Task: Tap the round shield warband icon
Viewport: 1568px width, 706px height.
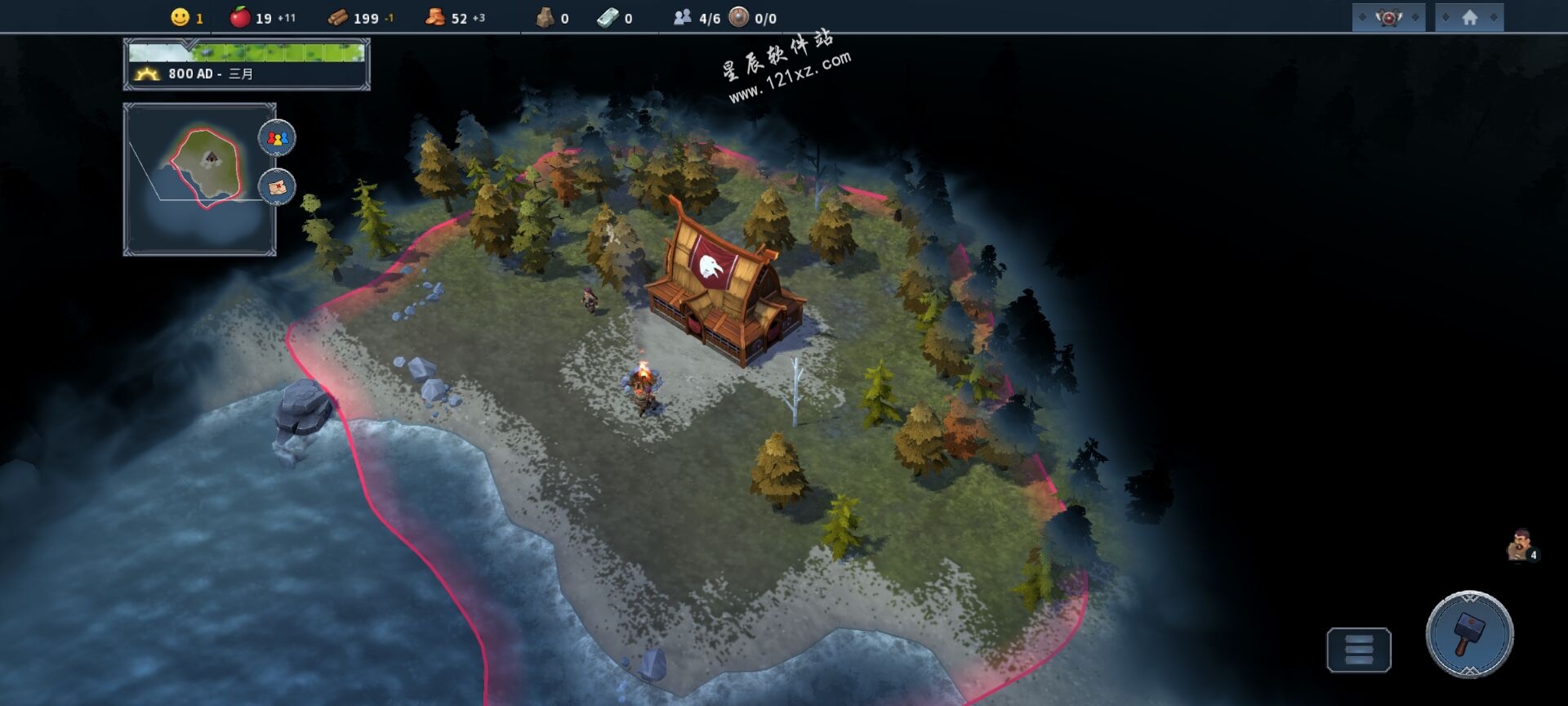Action: tap(738, 17)
